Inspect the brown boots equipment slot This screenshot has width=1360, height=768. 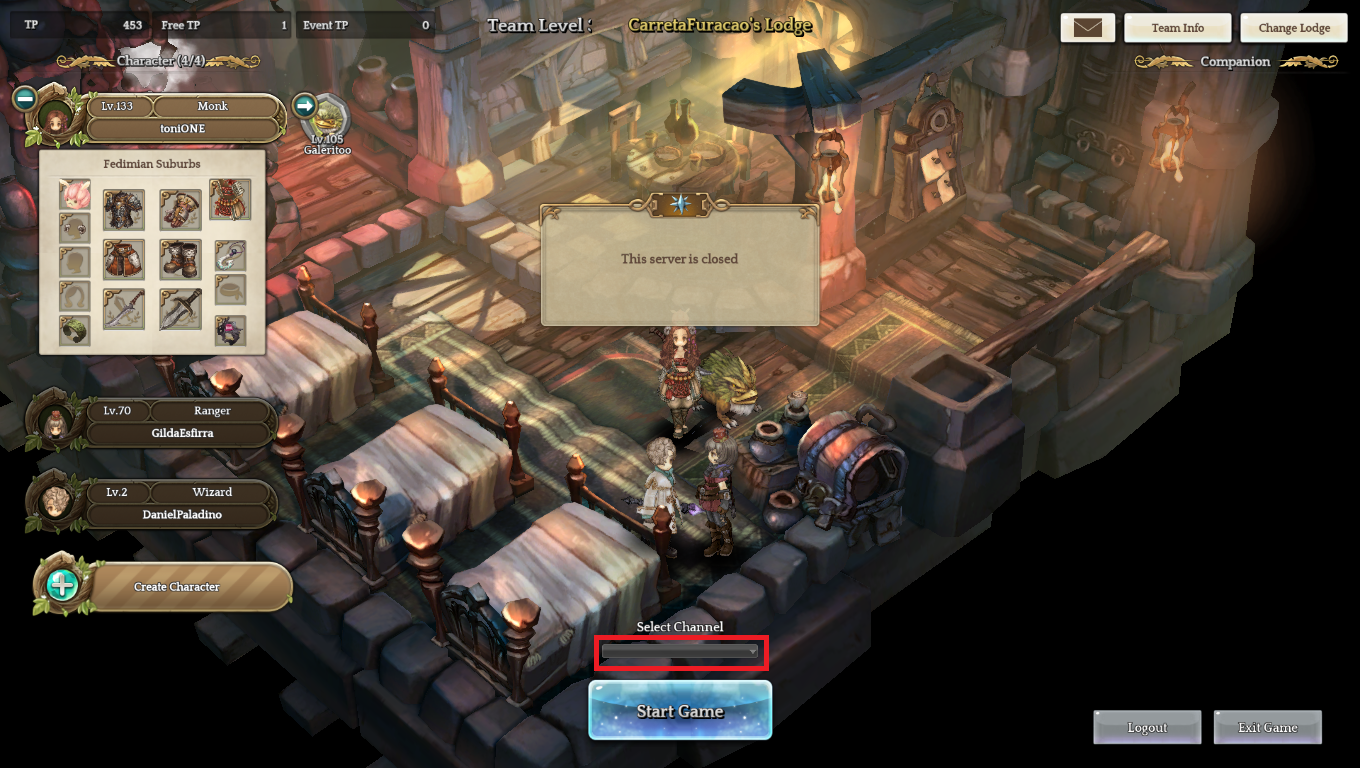coord(181,259)
